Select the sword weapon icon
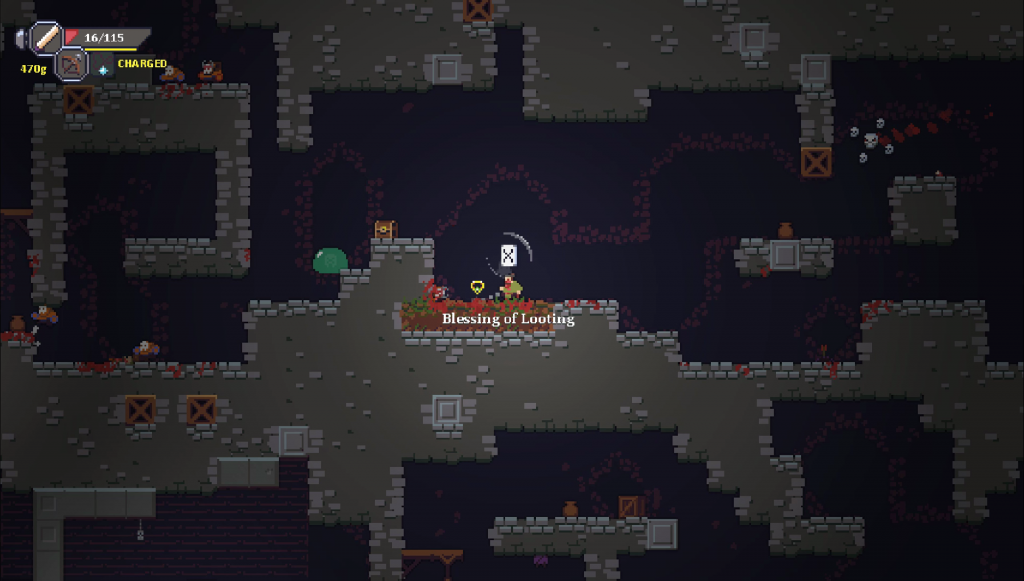Screen dimensions: 1024x581 tap(46, 37)
